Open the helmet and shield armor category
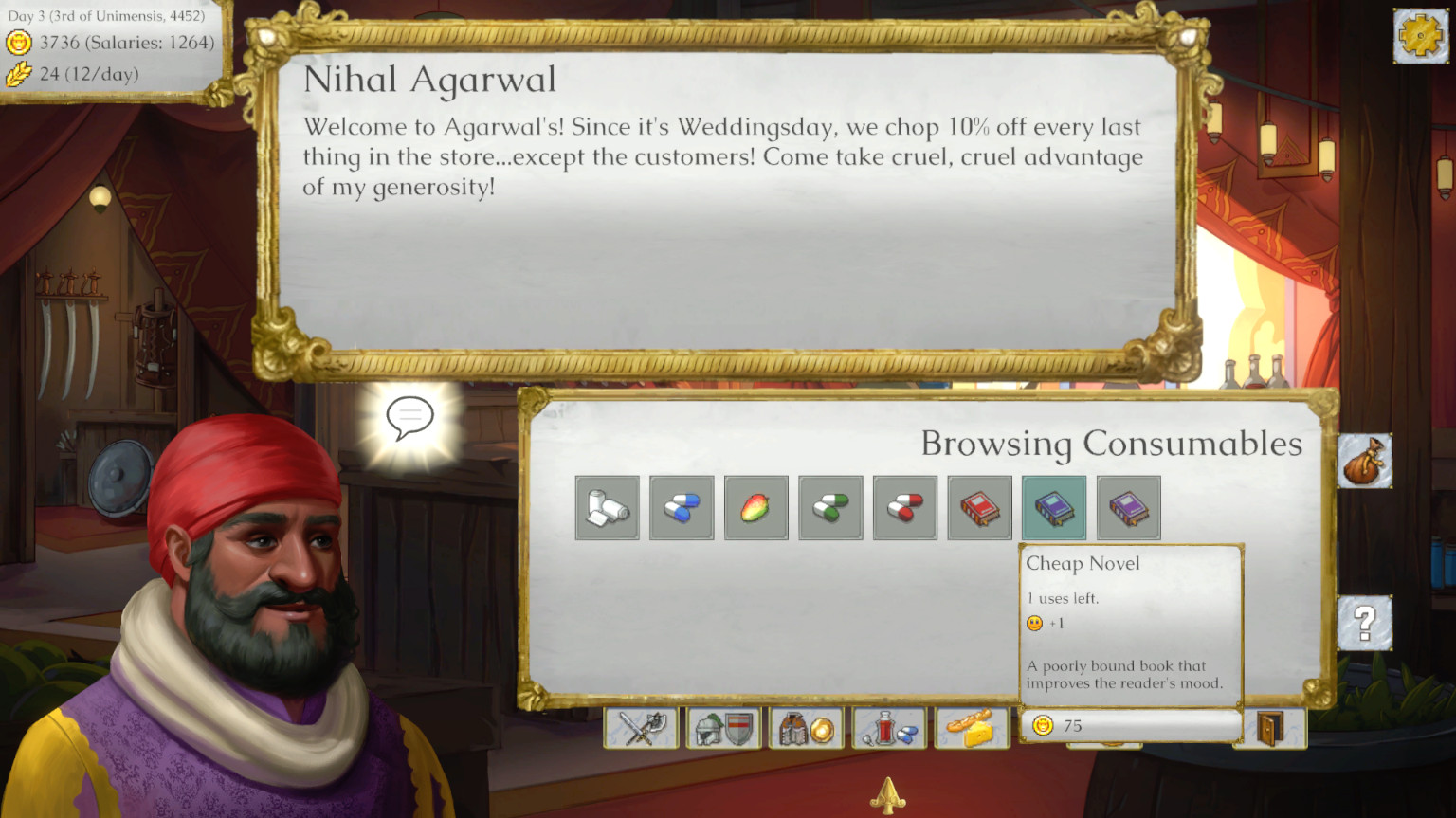The image size is (1456, 818). pos(724,728)
